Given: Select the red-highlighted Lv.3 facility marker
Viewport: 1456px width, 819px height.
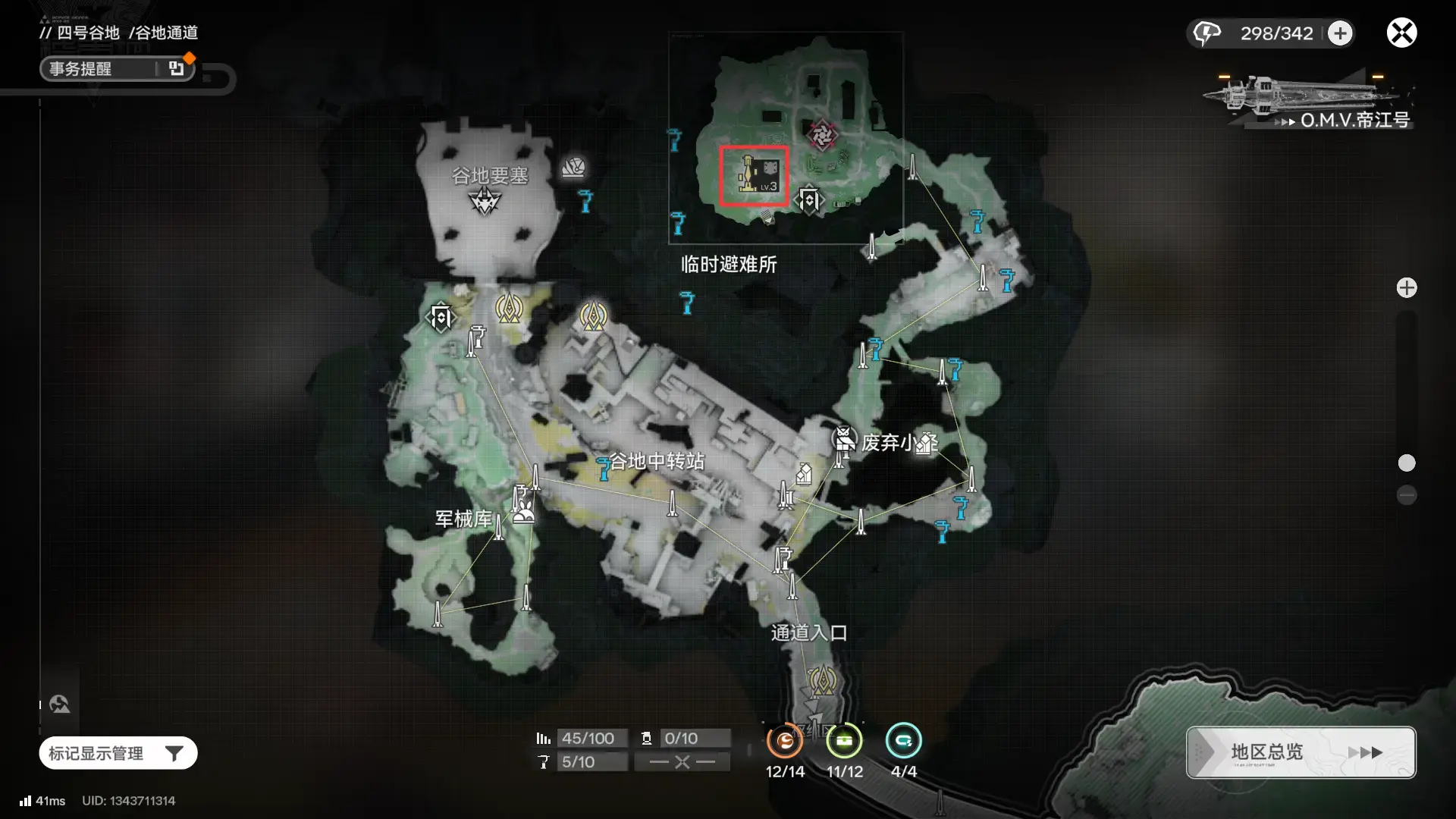Looking at the screenshot, I should [x=754, y=176].
